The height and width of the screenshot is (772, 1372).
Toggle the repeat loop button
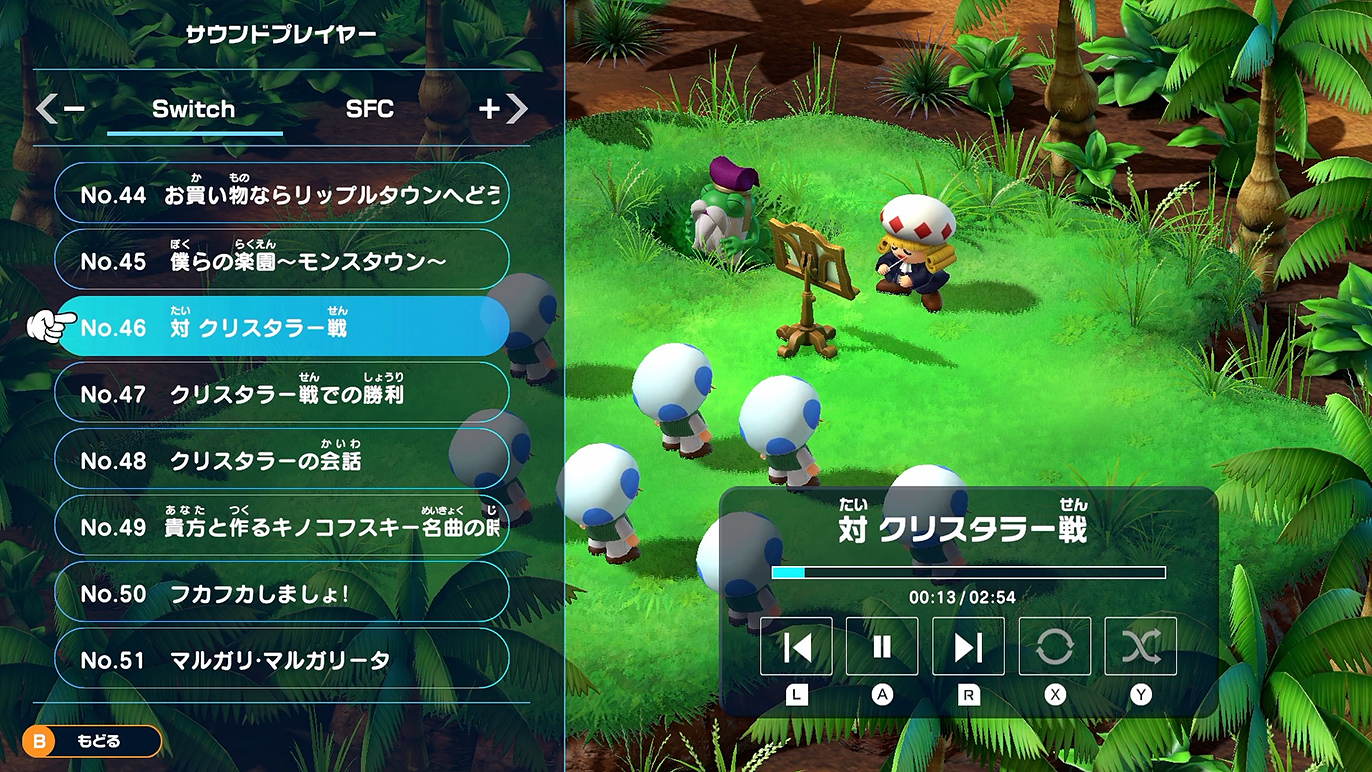pyautogui.click(x=1054, y=647)
